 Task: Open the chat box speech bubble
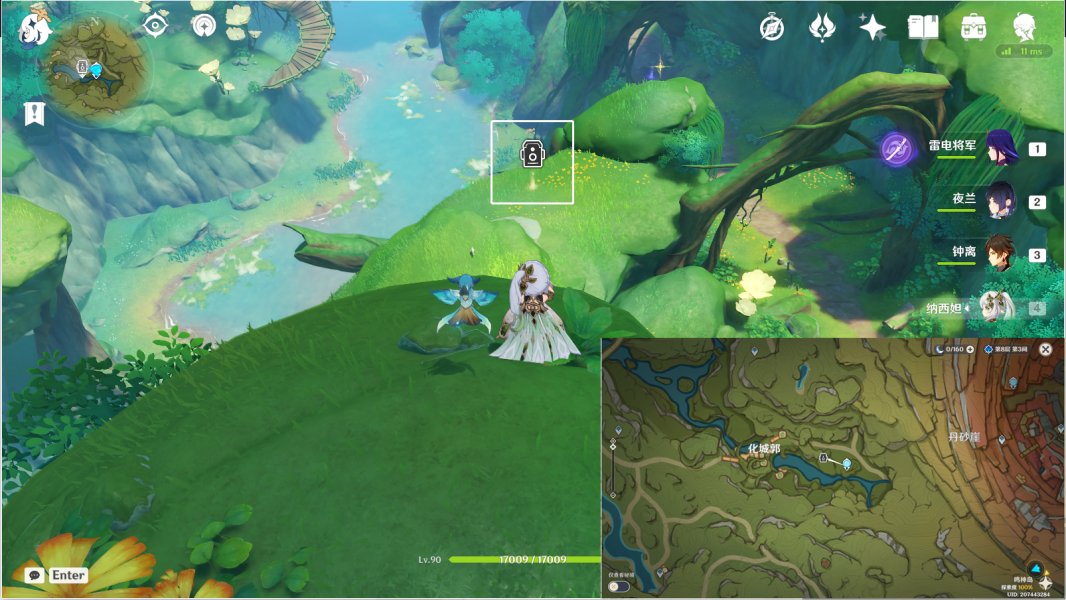(34, 575)
